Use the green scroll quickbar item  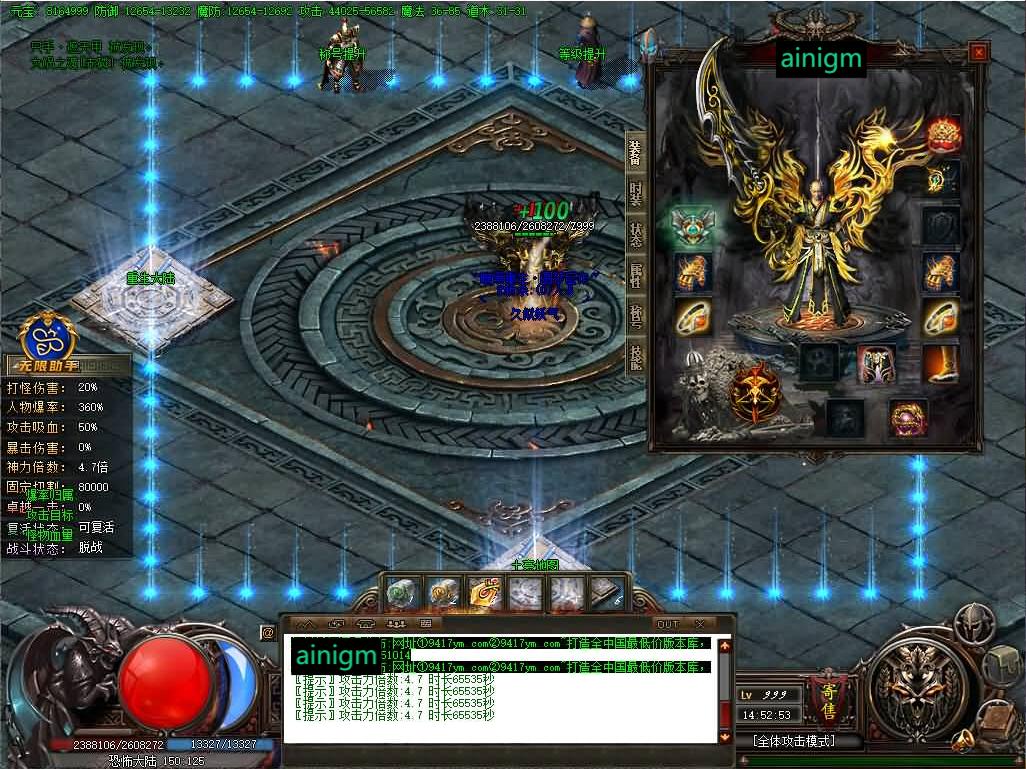(402, 594)
